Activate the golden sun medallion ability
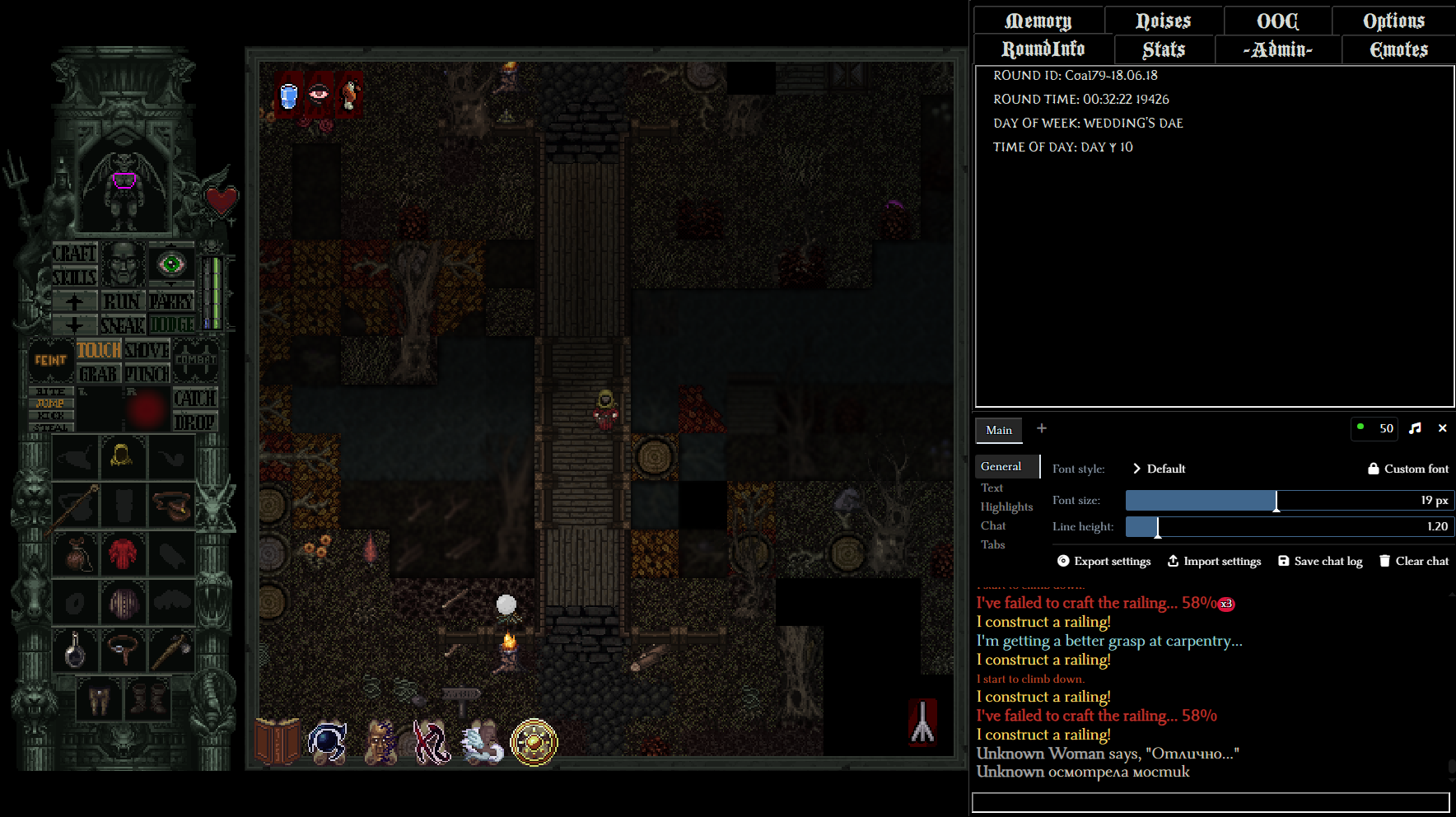The image size is (1456, 817). click(534, 742)
